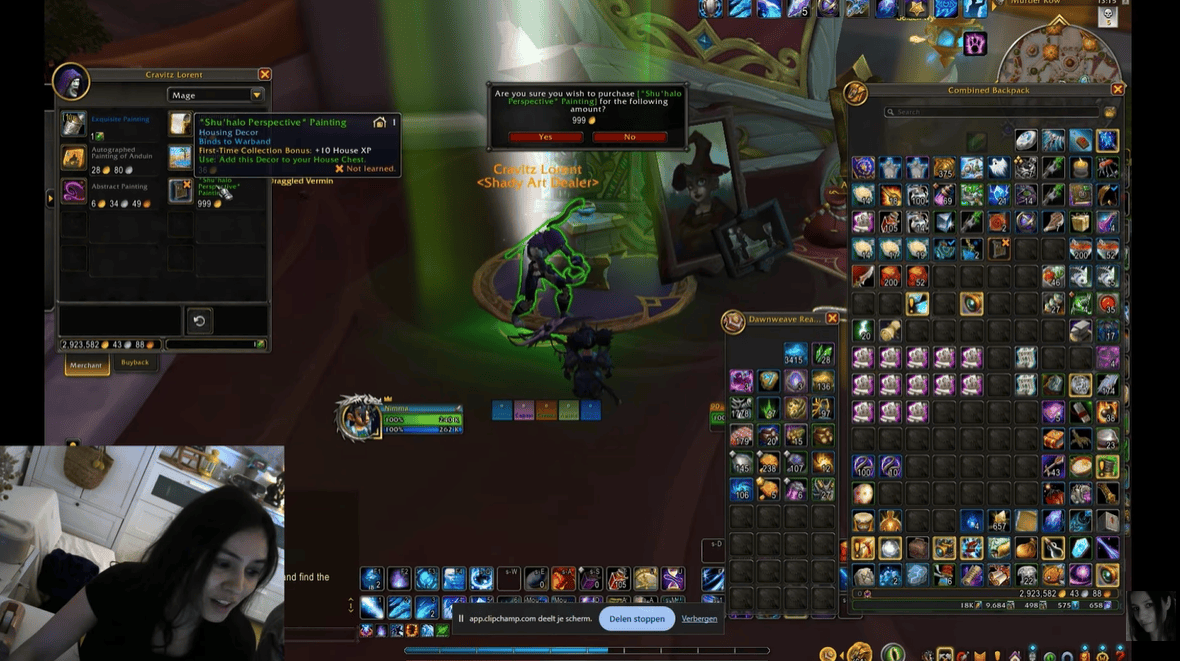Decline the purchase with No
Screen dimensions: 1180x661
629,137
